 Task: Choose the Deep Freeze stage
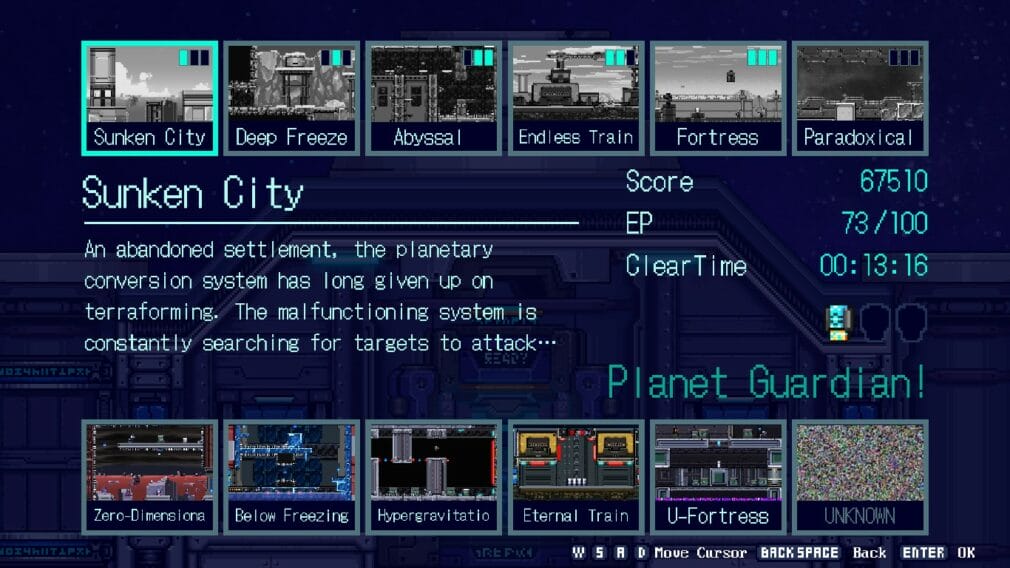pyautogui.click(x=291, y=98)
